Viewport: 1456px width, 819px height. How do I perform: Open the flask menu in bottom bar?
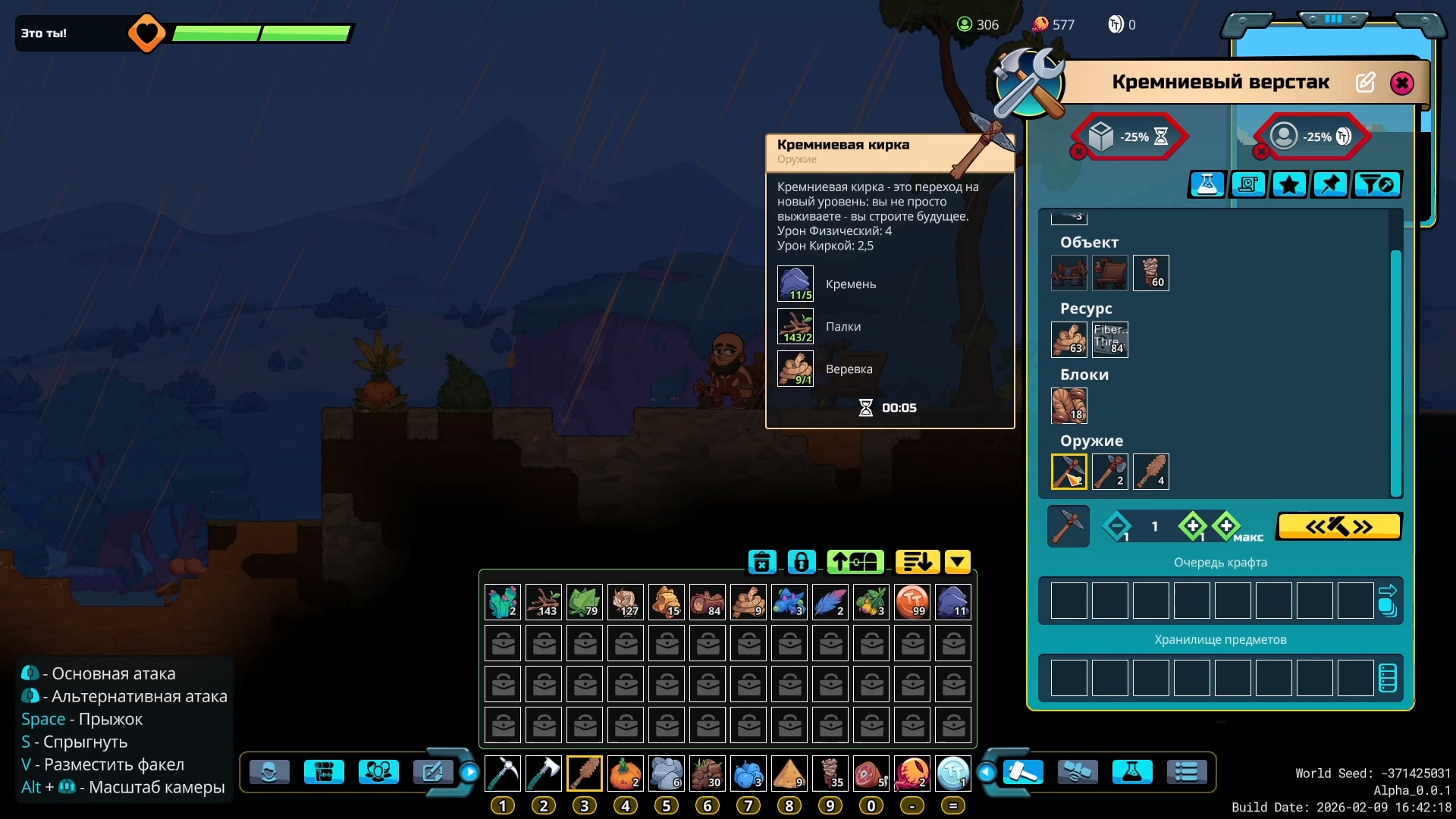pyautogui.click(x=1131, y=773)
